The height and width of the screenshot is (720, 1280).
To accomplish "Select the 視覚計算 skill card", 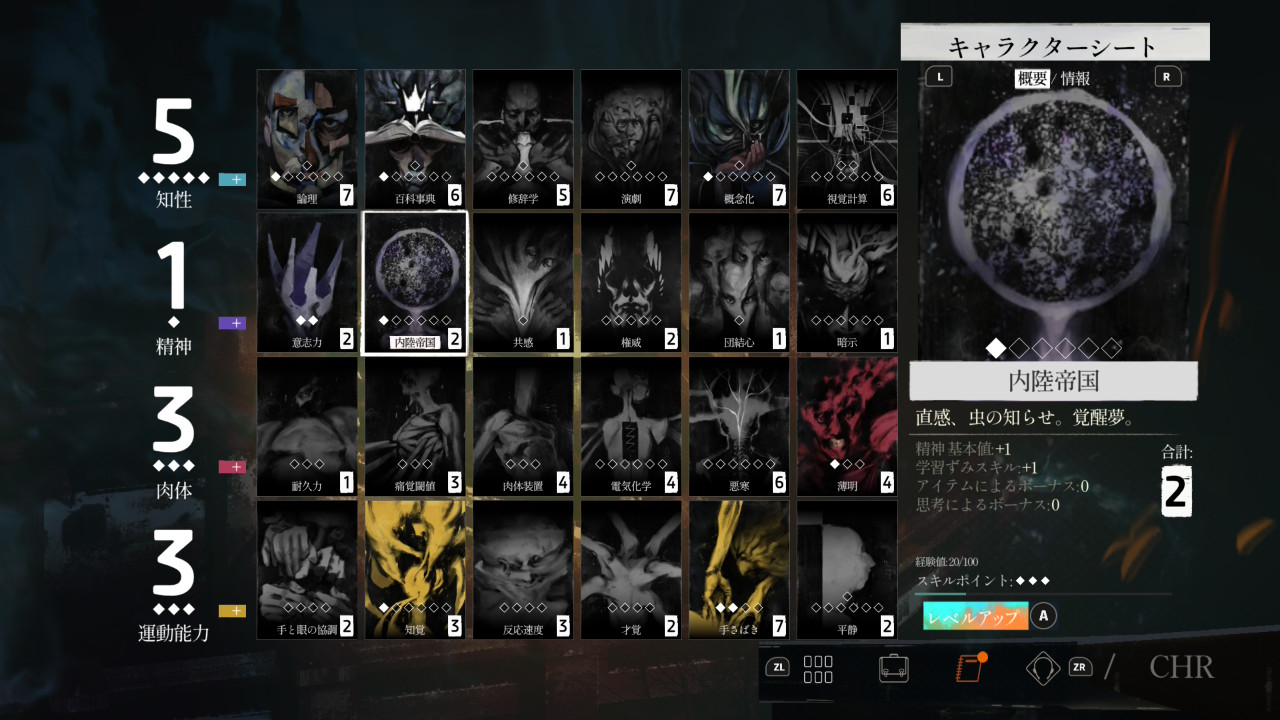I will tap(846, 139).
